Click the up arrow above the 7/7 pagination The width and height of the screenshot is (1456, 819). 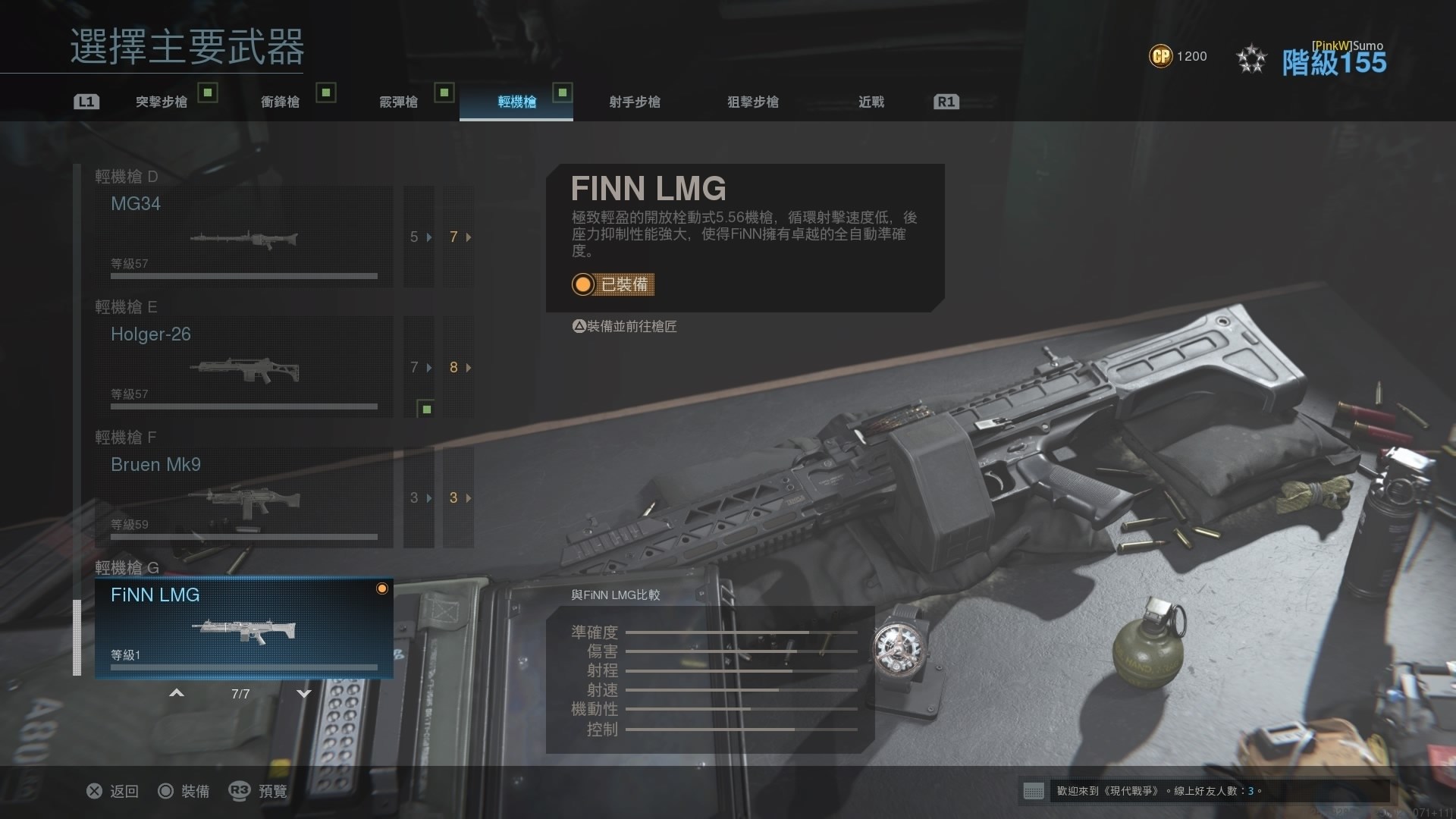point(177,692)
